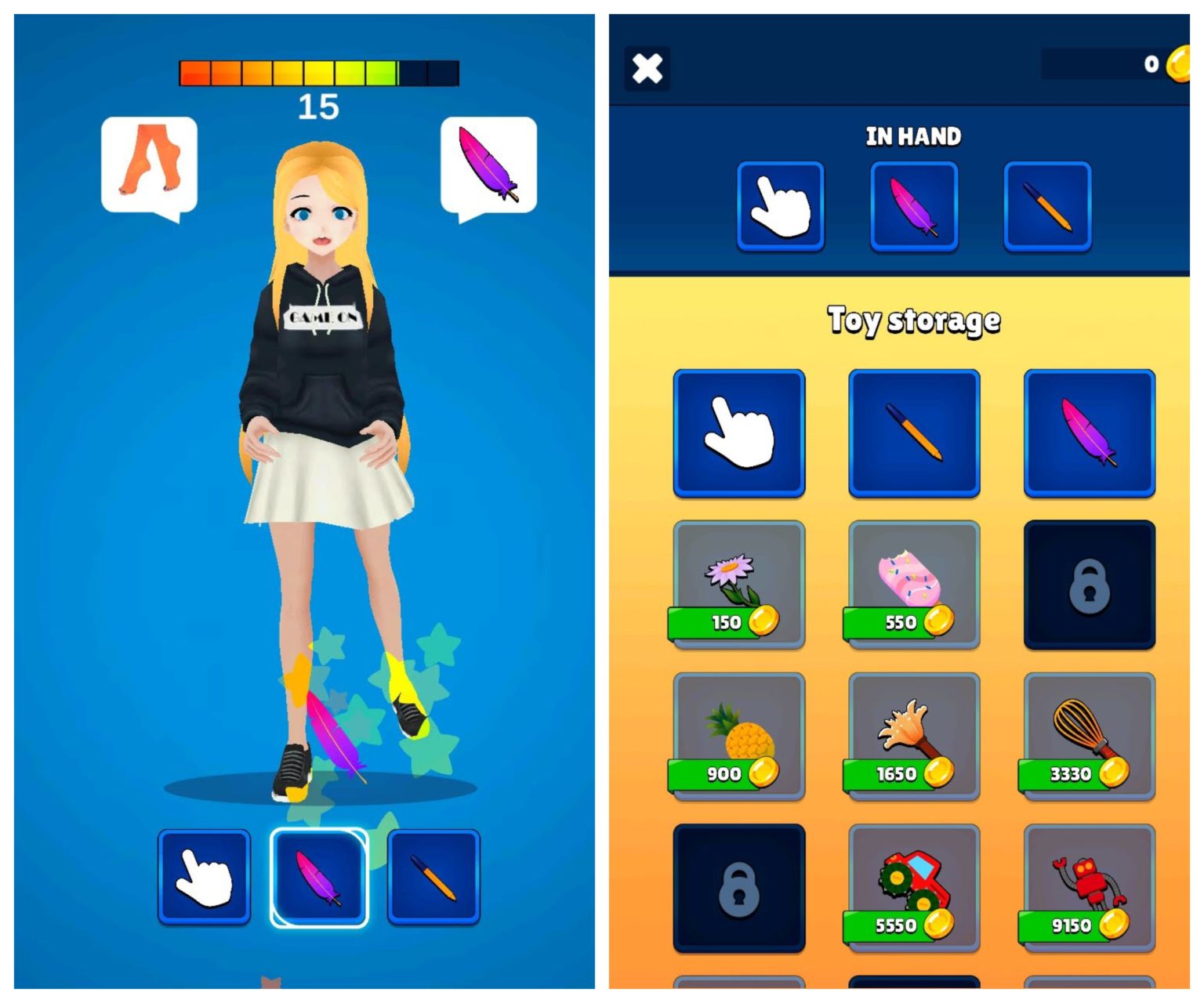Switch to the hand tool in the gameplay hotbar
This screenshot has height=1003, width=1204.
tap(204, 877)
